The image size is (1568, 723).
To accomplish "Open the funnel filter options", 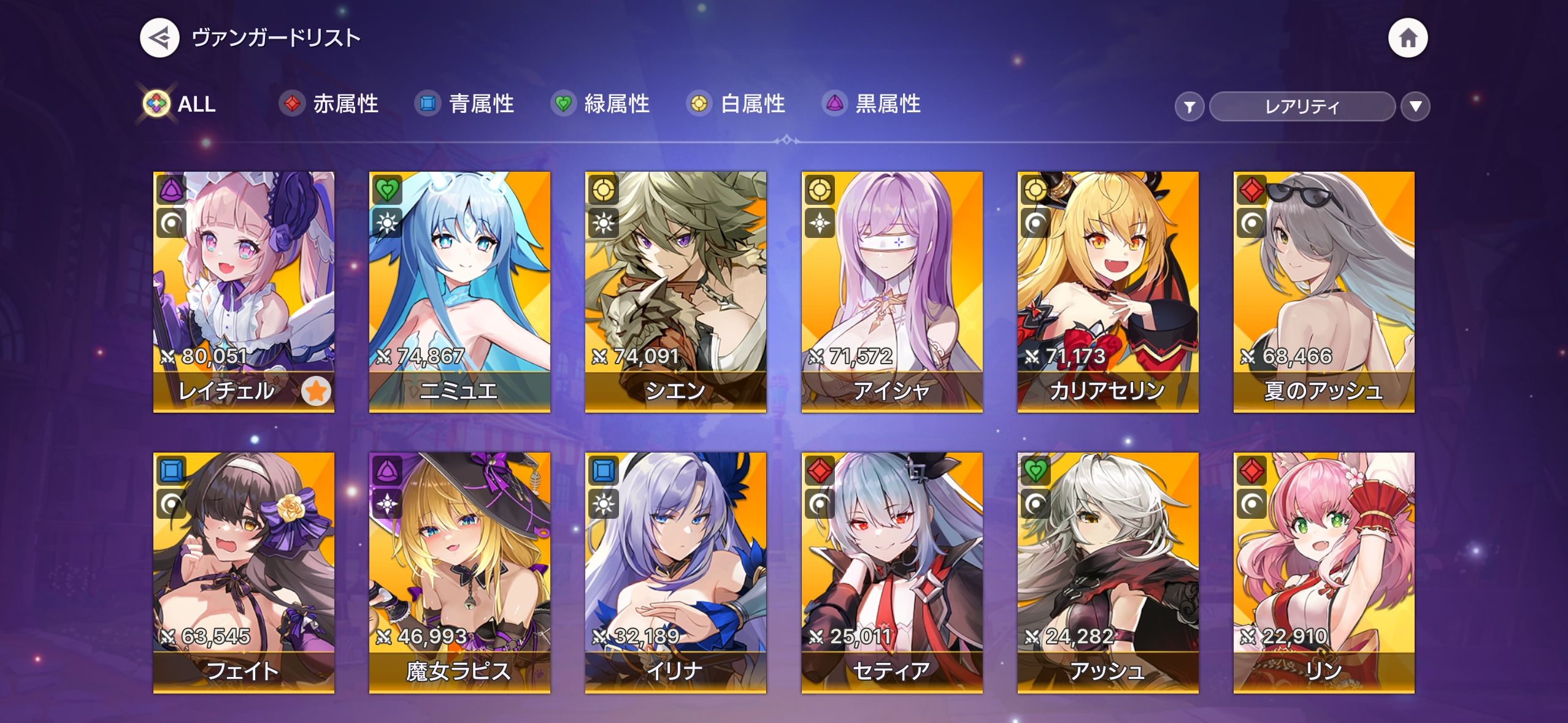I will tap(1189, 107).
